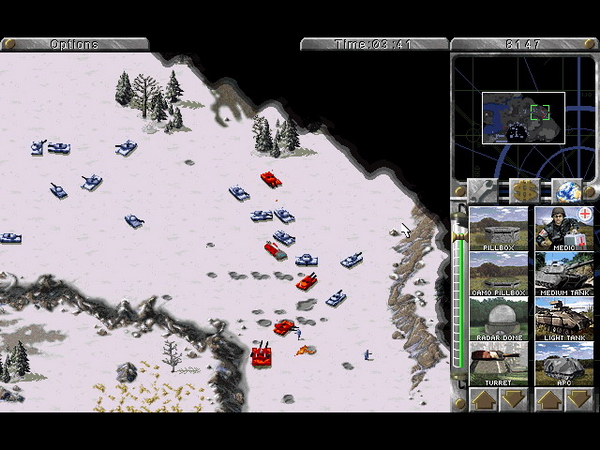The image size is (600, 450).
Task: Click the unit list down arrow
Action: point(579,399)
